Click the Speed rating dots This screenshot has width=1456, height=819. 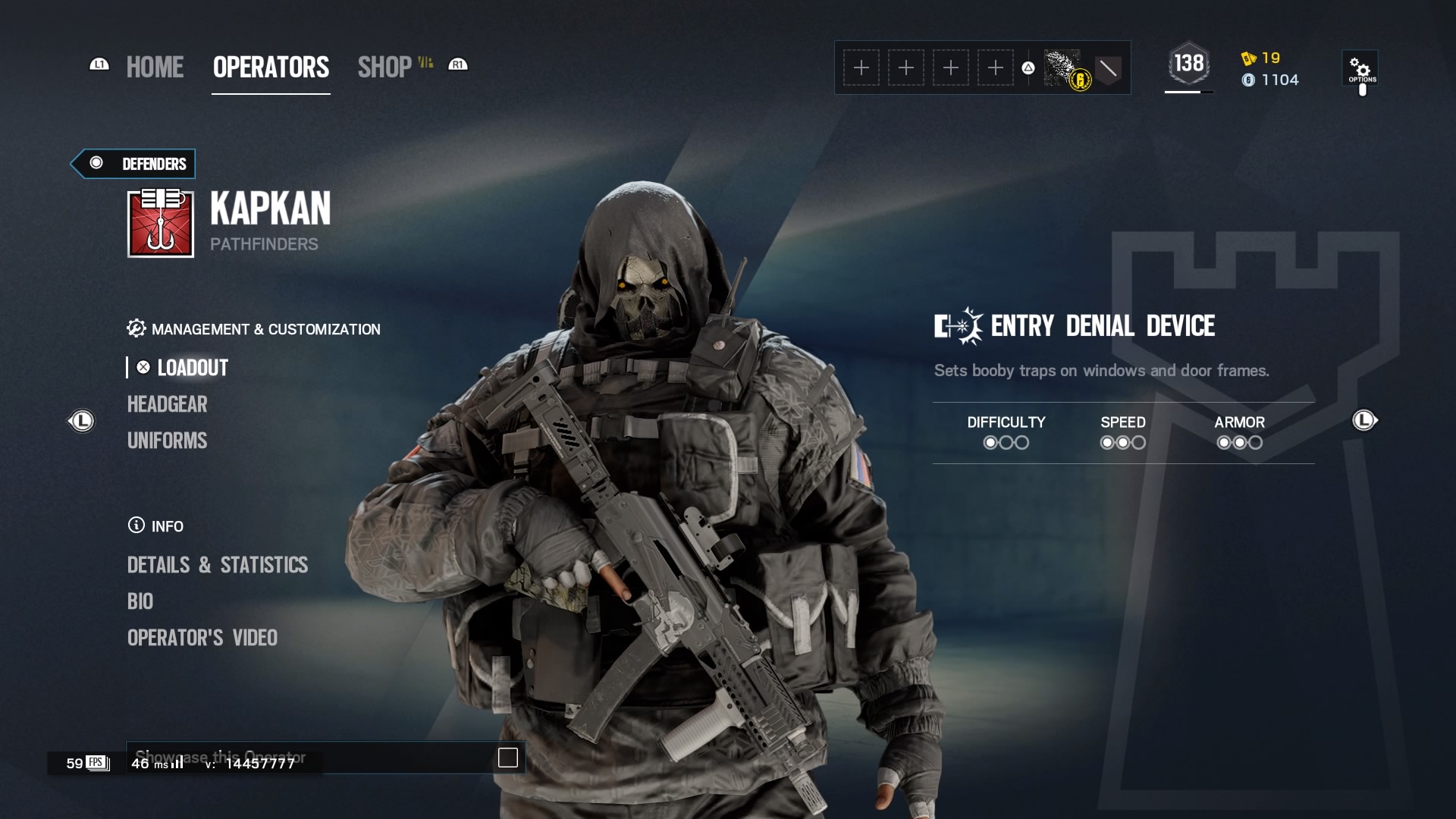point(1122,443)
